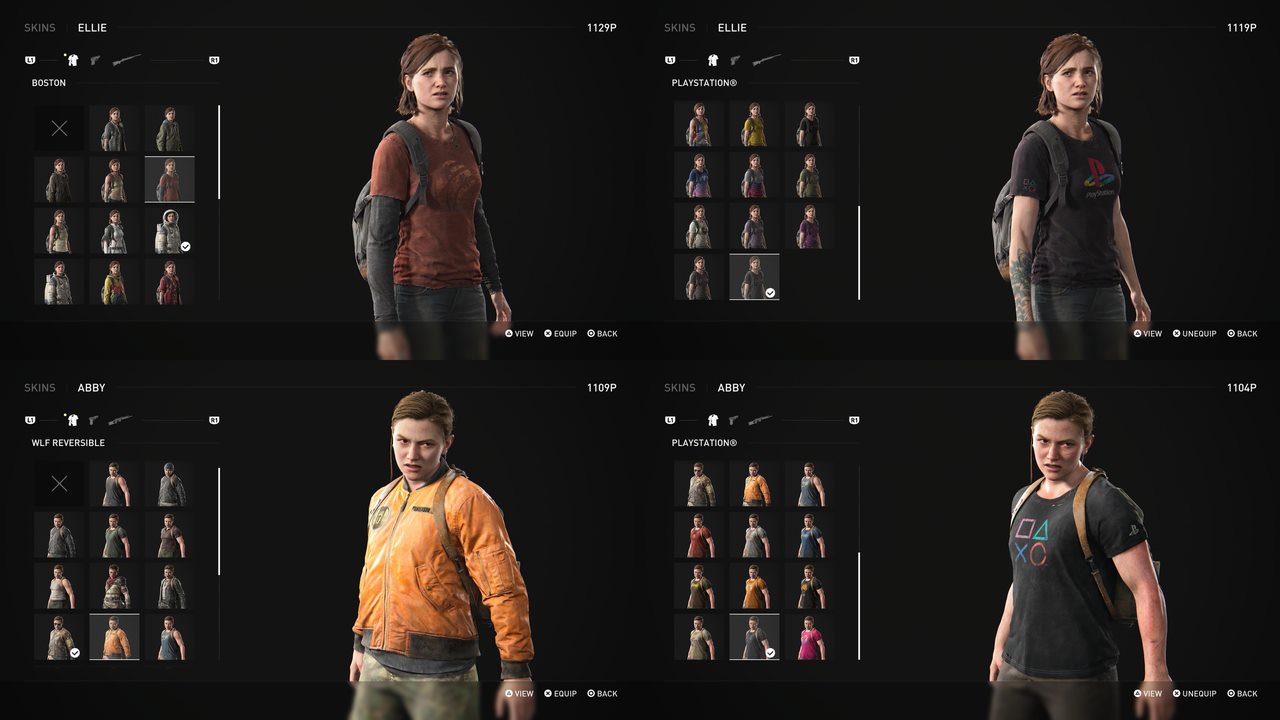This screenshot has width=1280, height=720.
Task: Click the L1 shoulder icon in Ellie's Boston panel
Action: click(30, 59)
